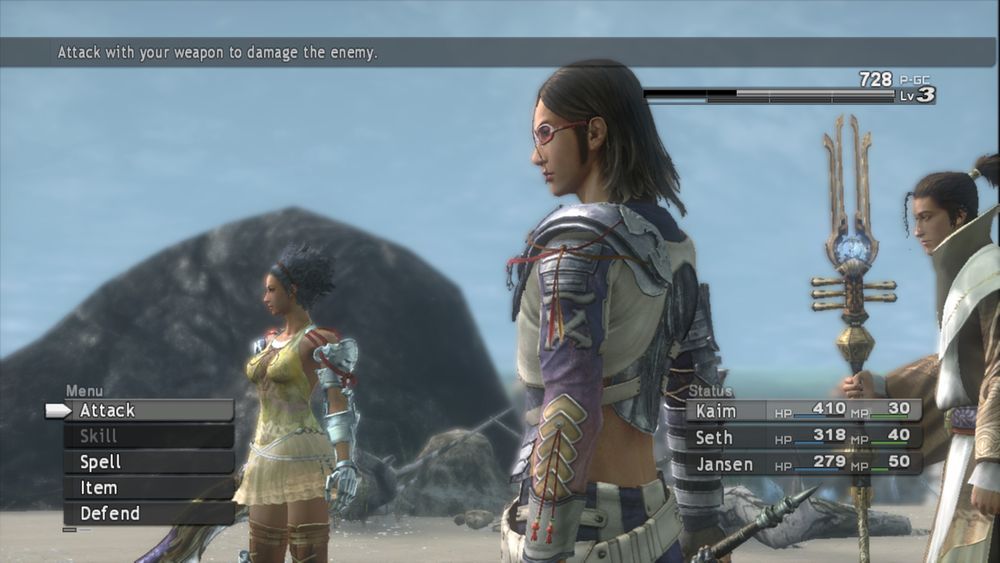Select Jansen's status row
Image resolution: width=1000 pixels, height=563 pixels.
click(x=802, y=463)
